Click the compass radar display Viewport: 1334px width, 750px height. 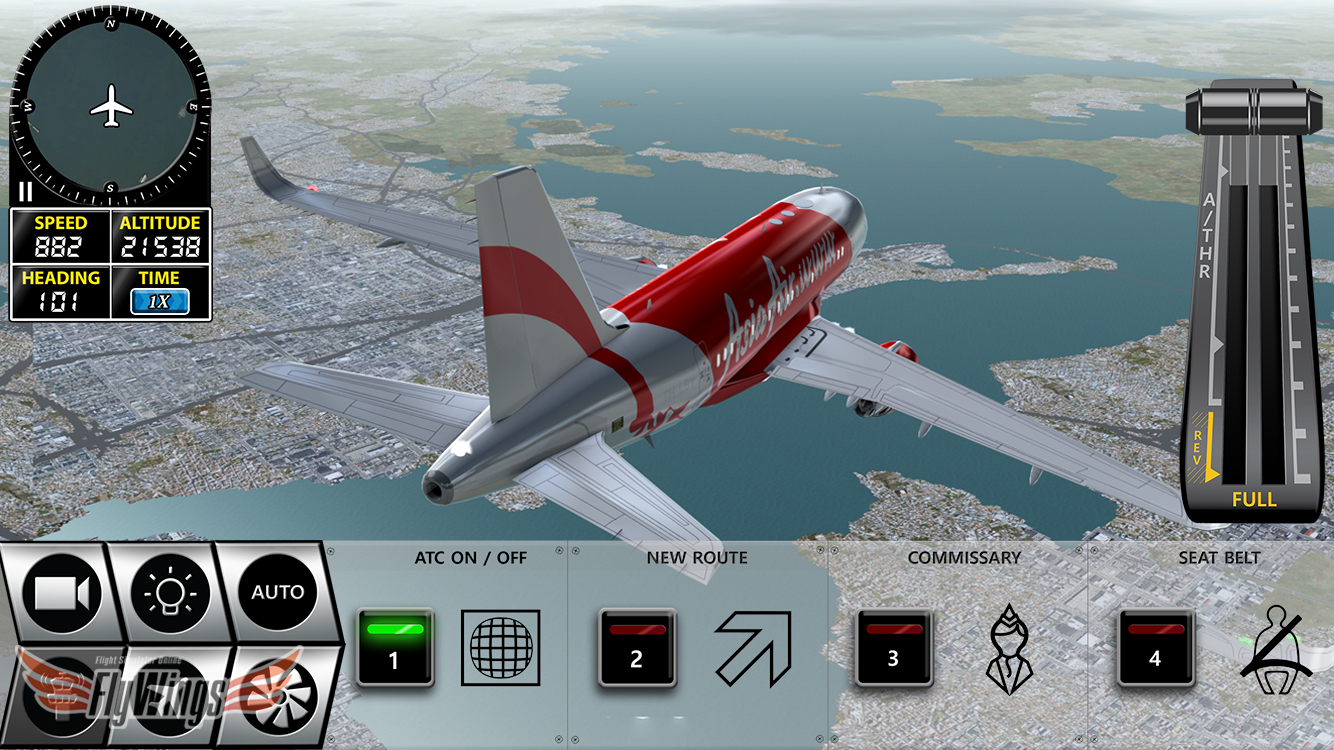pyautogui.click(x=111, y=105)
